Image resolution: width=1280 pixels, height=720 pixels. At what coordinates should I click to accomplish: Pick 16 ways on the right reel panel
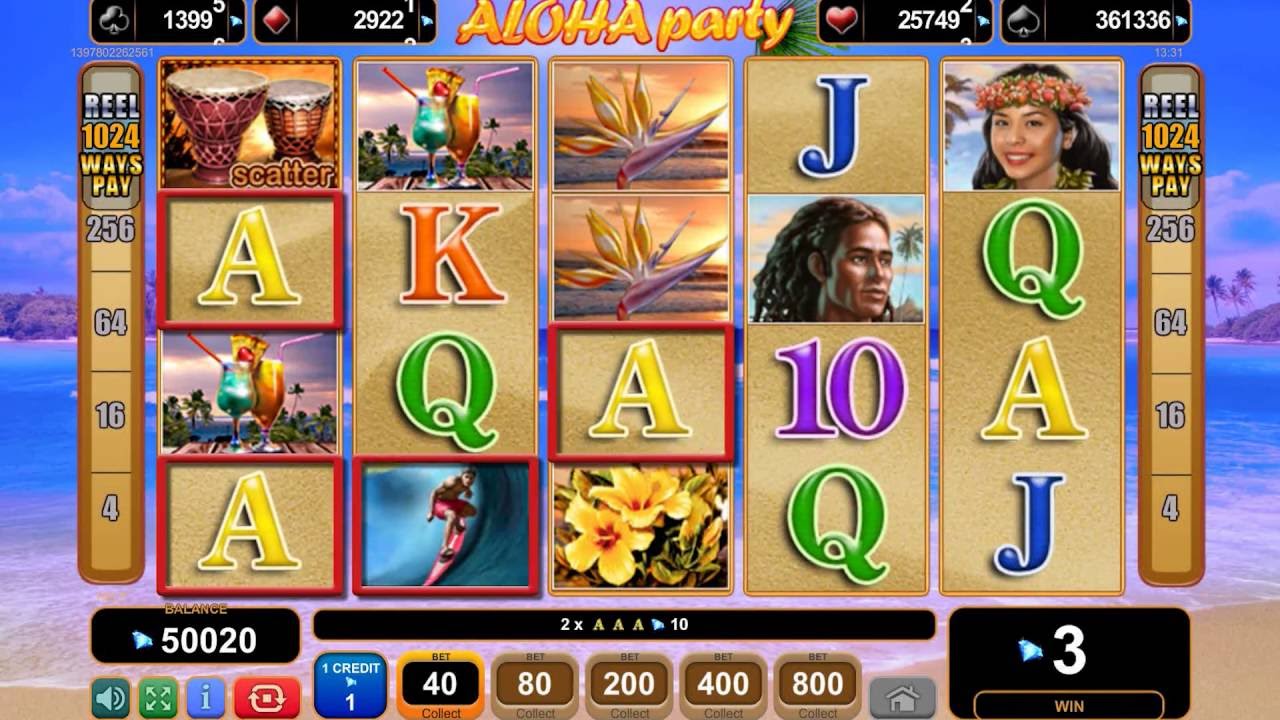click(x=1170, y=415)
